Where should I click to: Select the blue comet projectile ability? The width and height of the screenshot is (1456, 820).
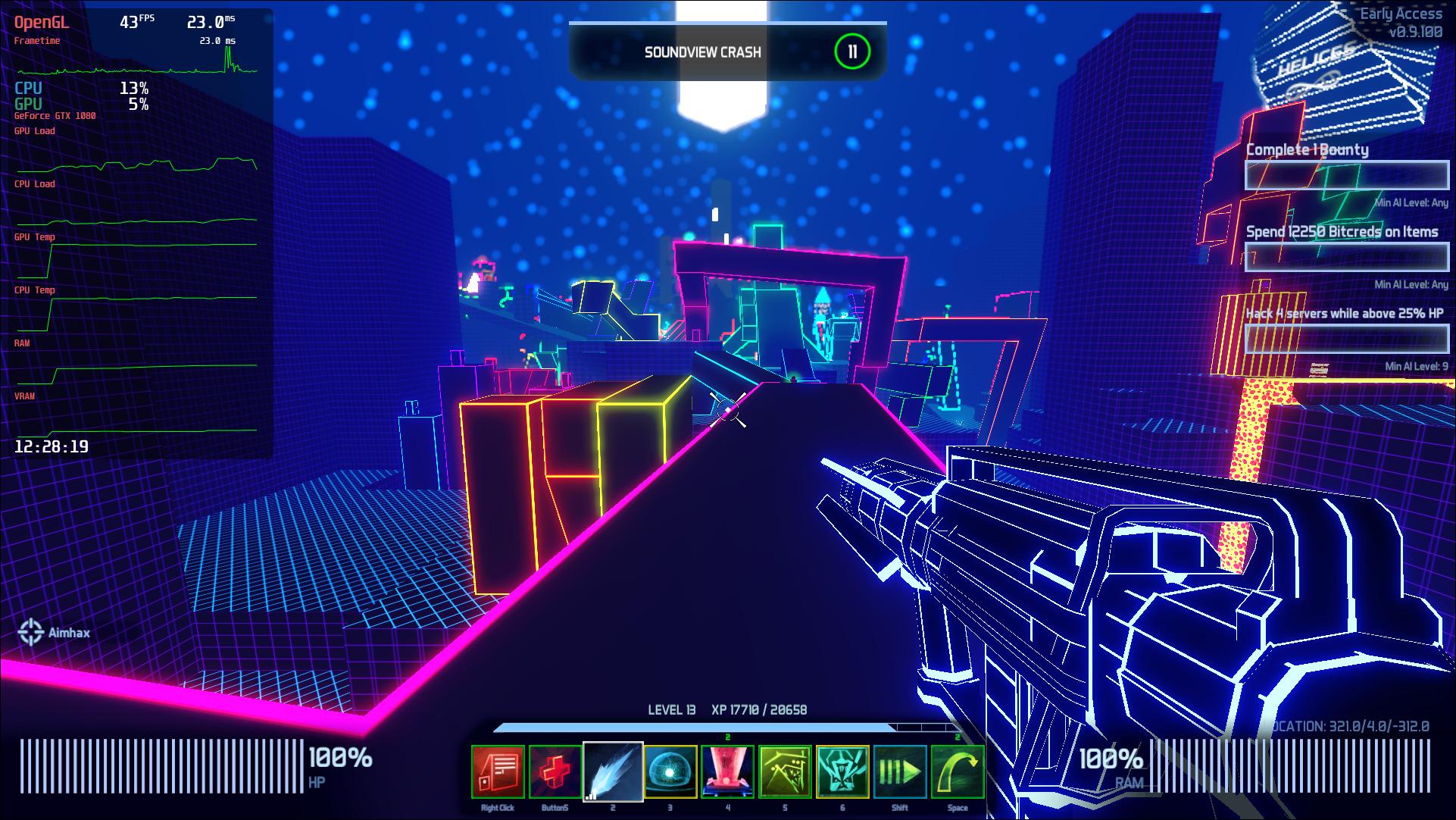coord(613,771)
